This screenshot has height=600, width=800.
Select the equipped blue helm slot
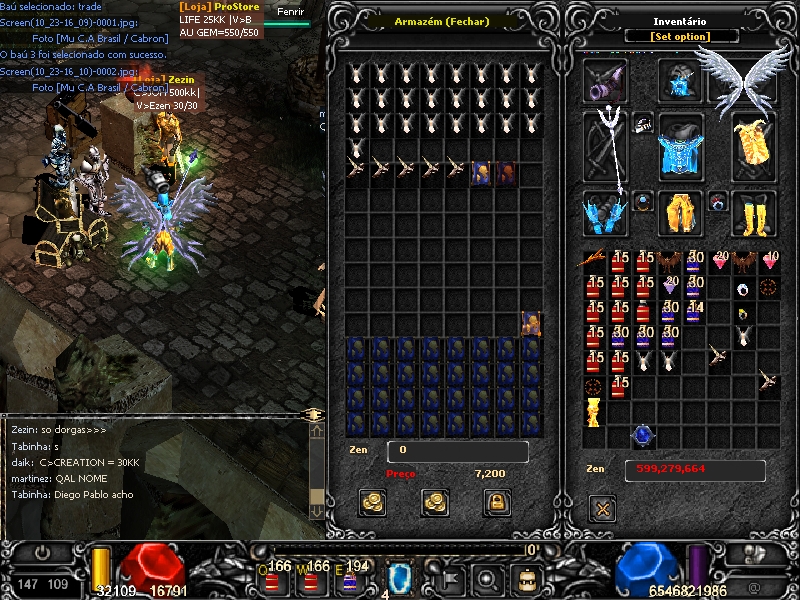coord(680,80)
